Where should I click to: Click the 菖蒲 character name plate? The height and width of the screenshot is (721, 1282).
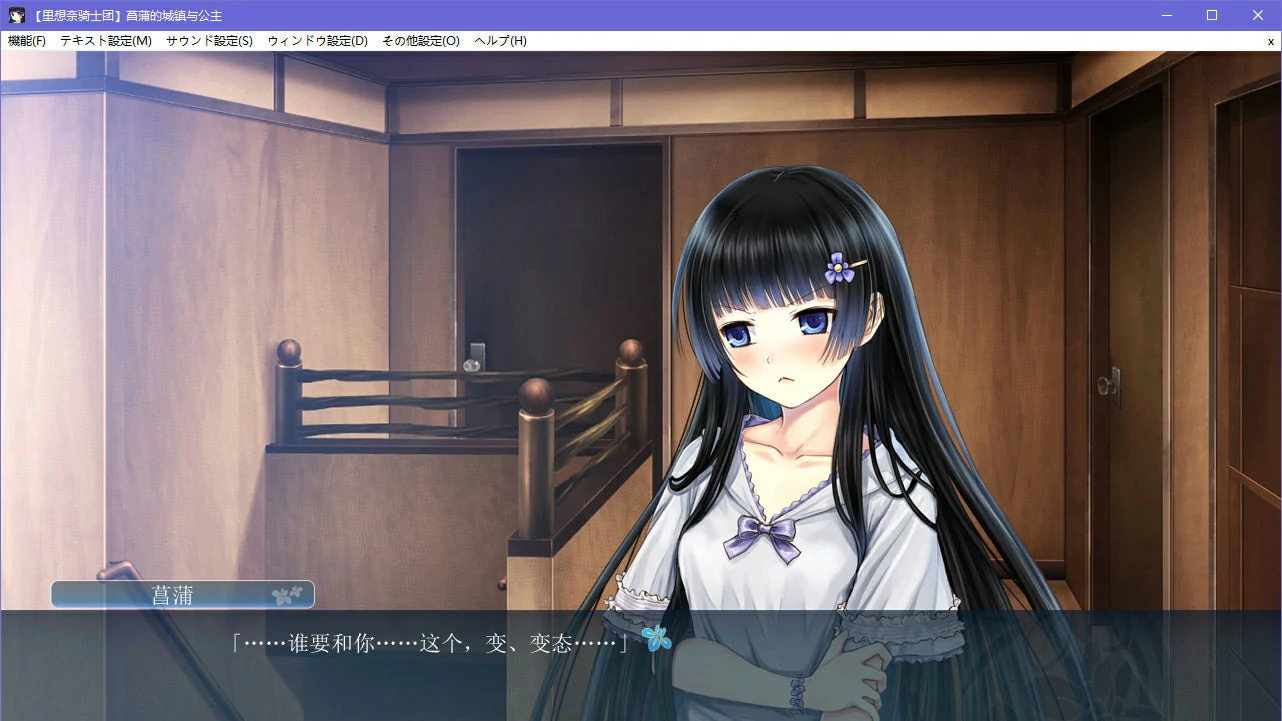182,593
